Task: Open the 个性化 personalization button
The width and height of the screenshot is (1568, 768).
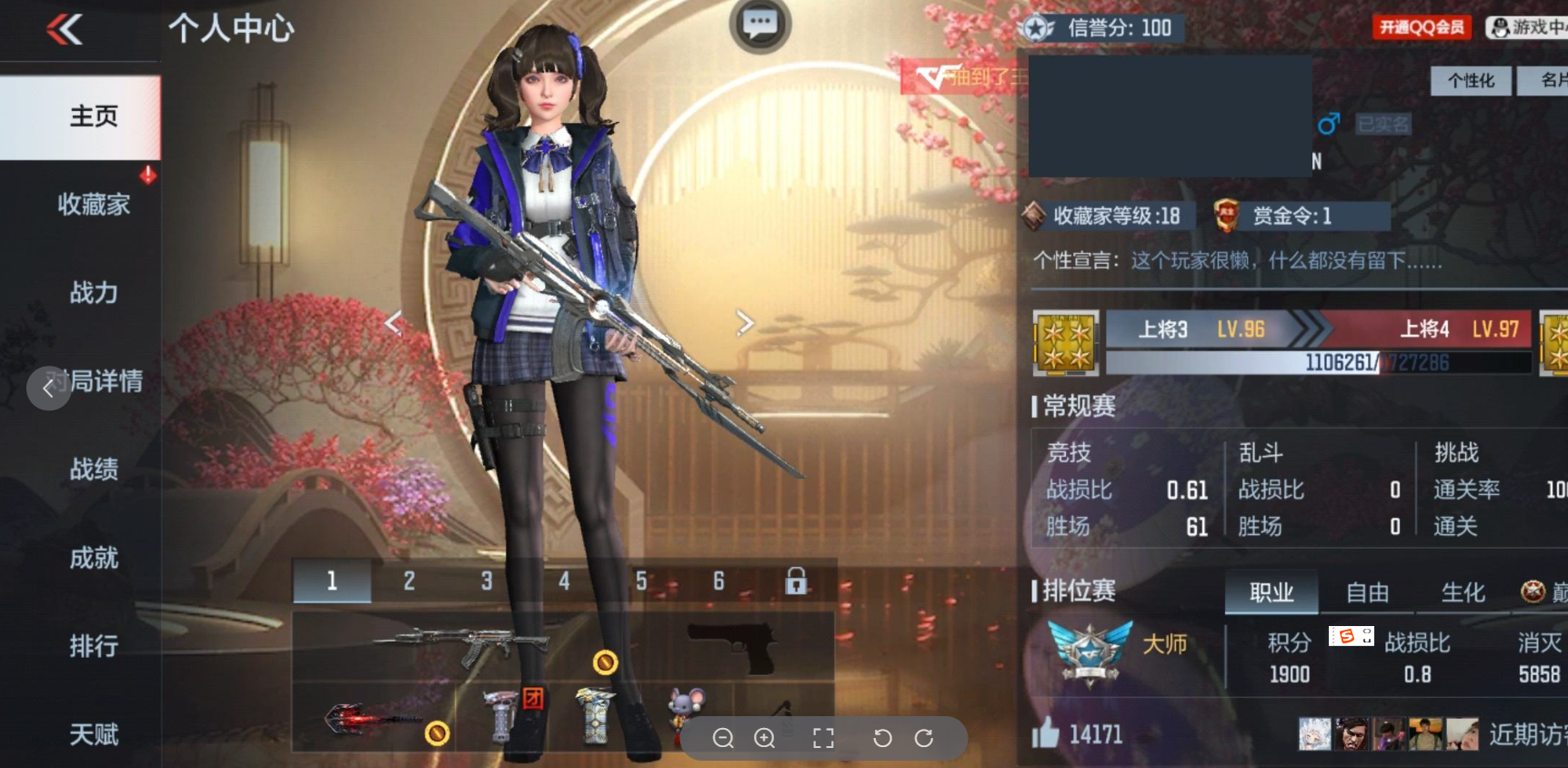Action: [1471, 81]
